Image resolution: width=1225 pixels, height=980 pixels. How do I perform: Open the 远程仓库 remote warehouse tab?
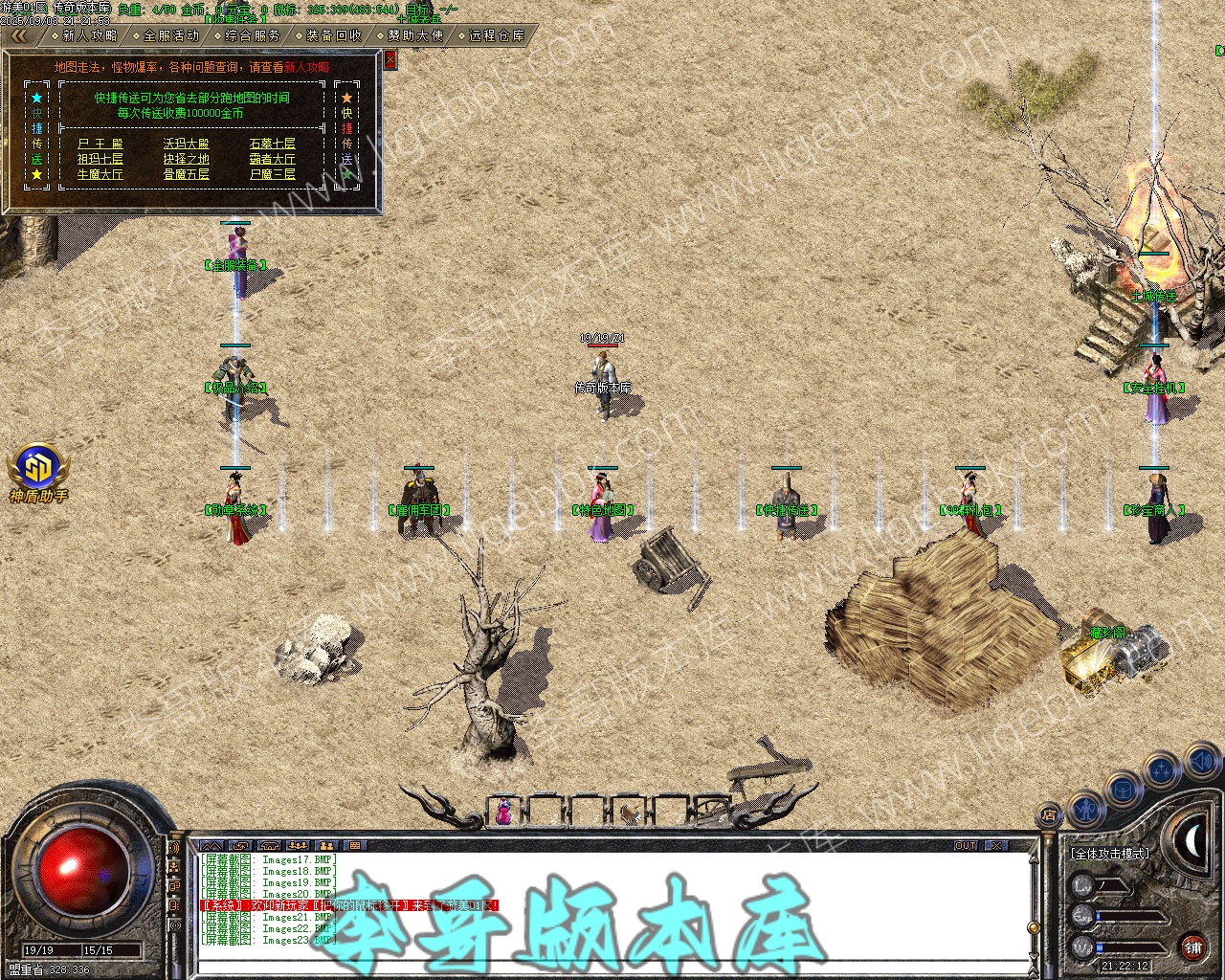click(497, 35)
